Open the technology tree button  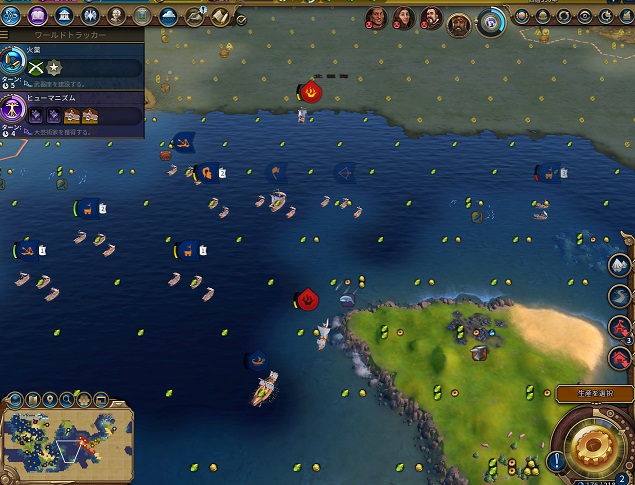pos(16,15)
